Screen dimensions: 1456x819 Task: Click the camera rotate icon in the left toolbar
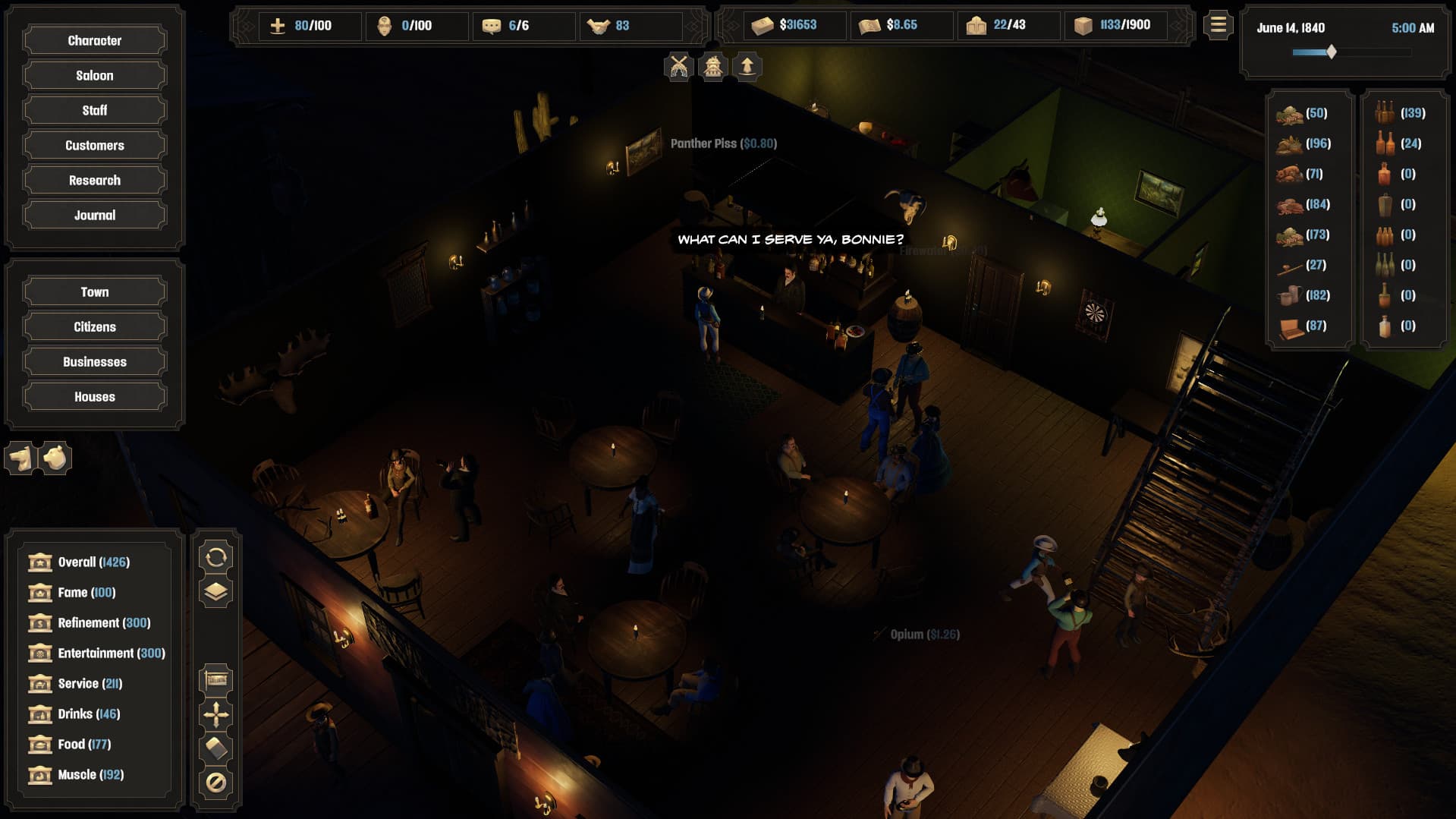click(x=217, y=558)
